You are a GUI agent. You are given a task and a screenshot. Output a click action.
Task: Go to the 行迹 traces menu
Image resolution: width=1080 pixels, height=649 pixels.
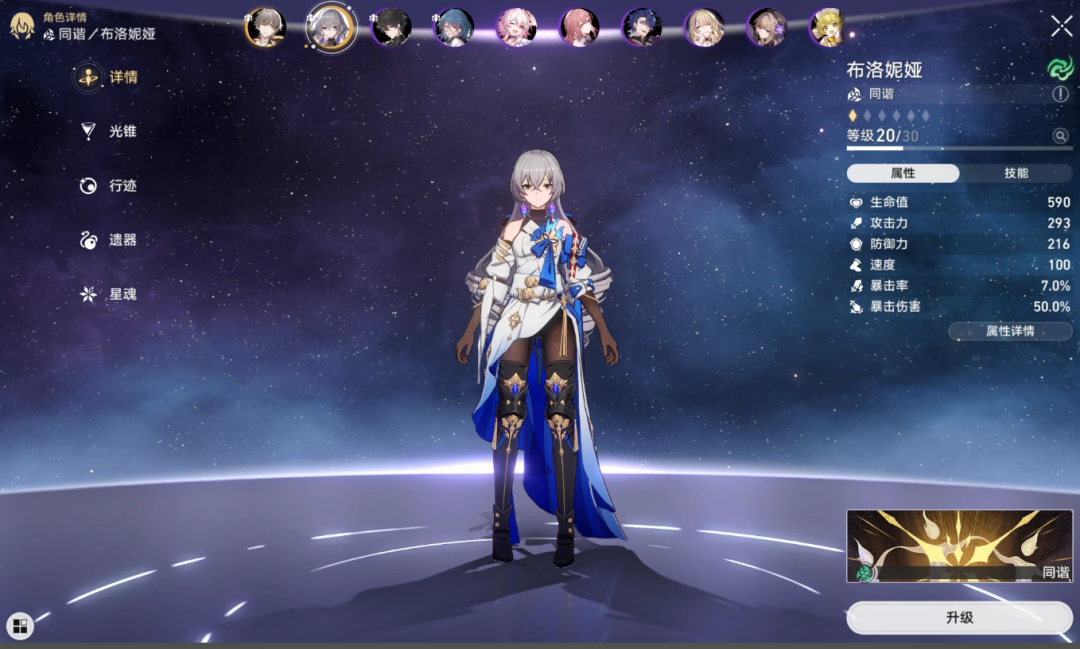[x=110, y=186]
